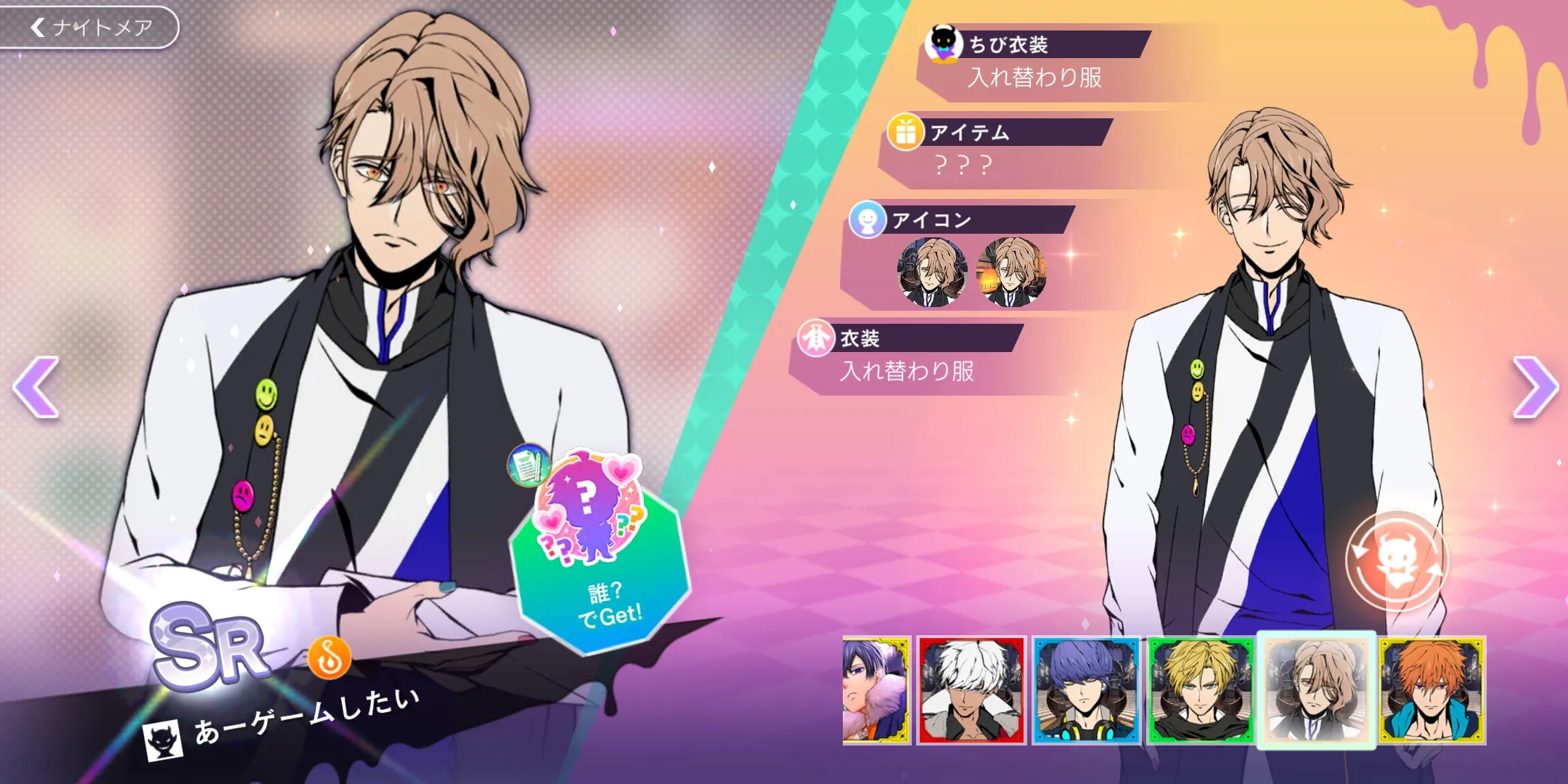Image resolution: width=1568 pixels, height=784 pixels.
Task: Show the previous card with the left arrow
Action: pos(36,387)
